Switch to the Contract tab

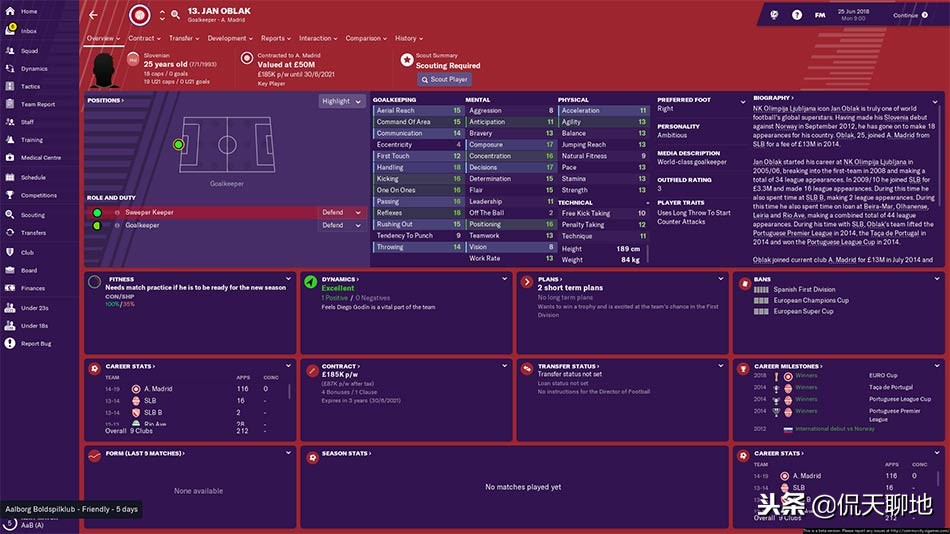143,38
